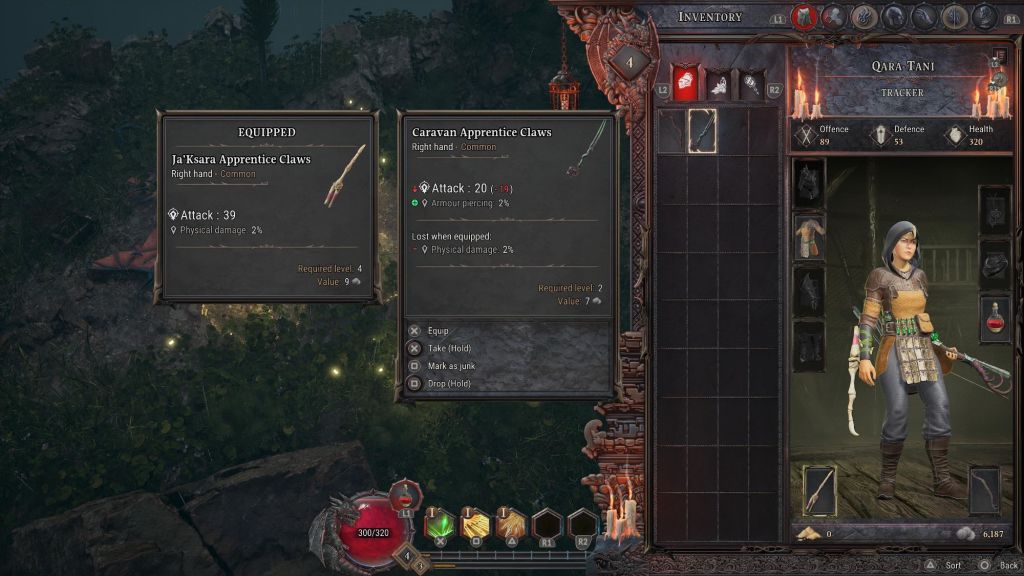
Task: Select the equipped claws weapon slot
Action: (820, 491)
